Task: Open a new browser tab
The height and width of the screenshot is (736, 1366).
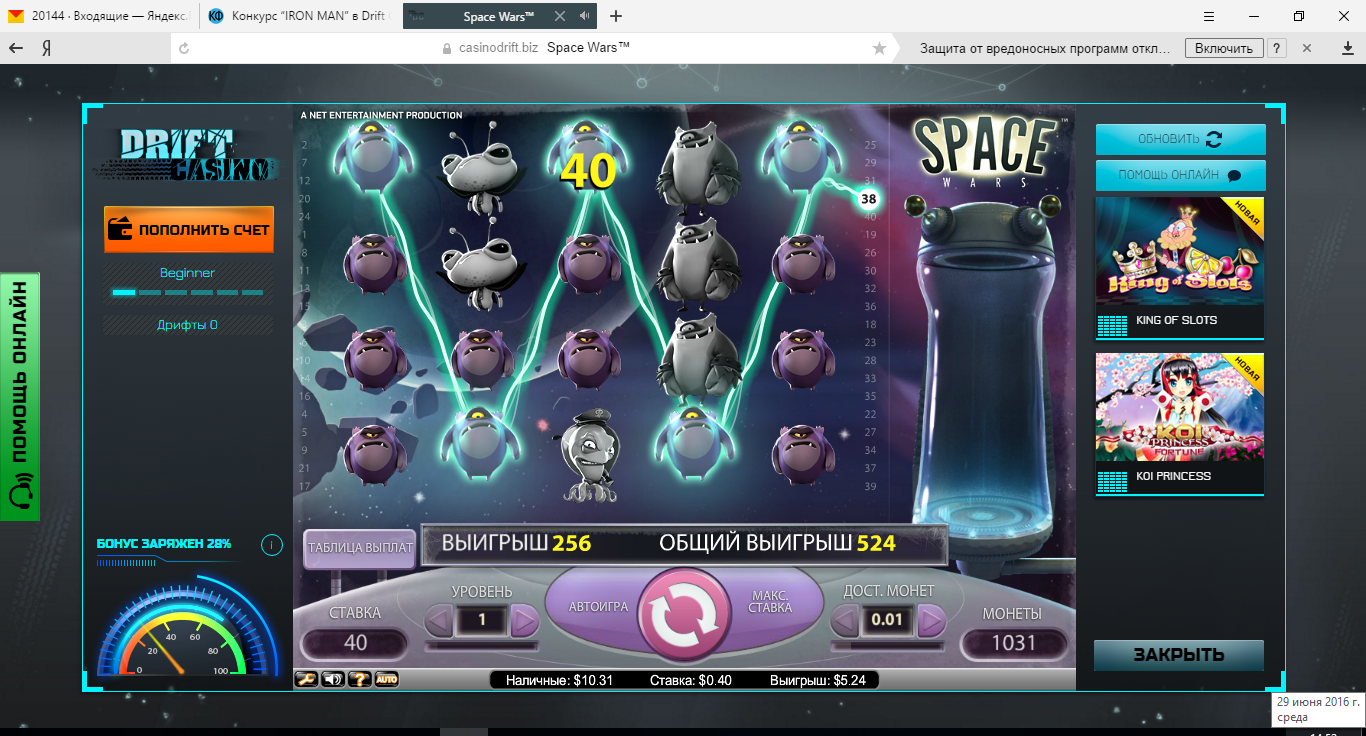Action: [x=616, y=16]
